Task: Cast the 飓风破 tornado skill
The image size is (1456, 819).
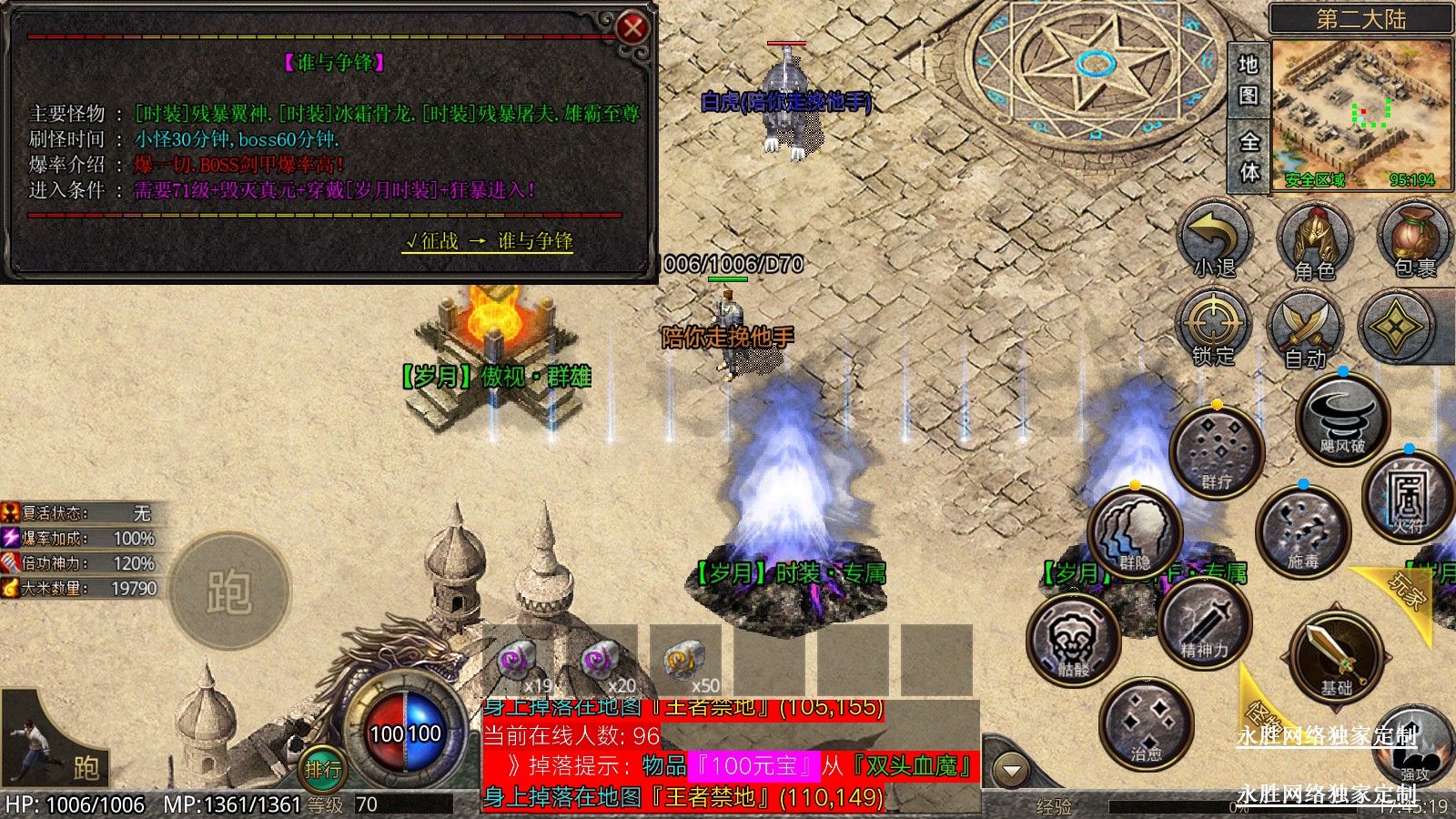Action: [x=1342, y=418]
